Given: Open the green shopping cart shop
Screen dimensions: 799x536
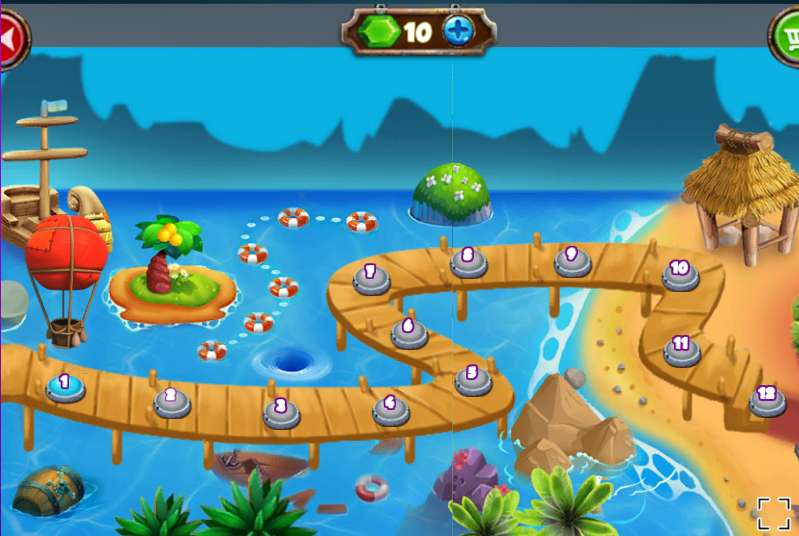Looking at the screenshot, I should point(789,38).
